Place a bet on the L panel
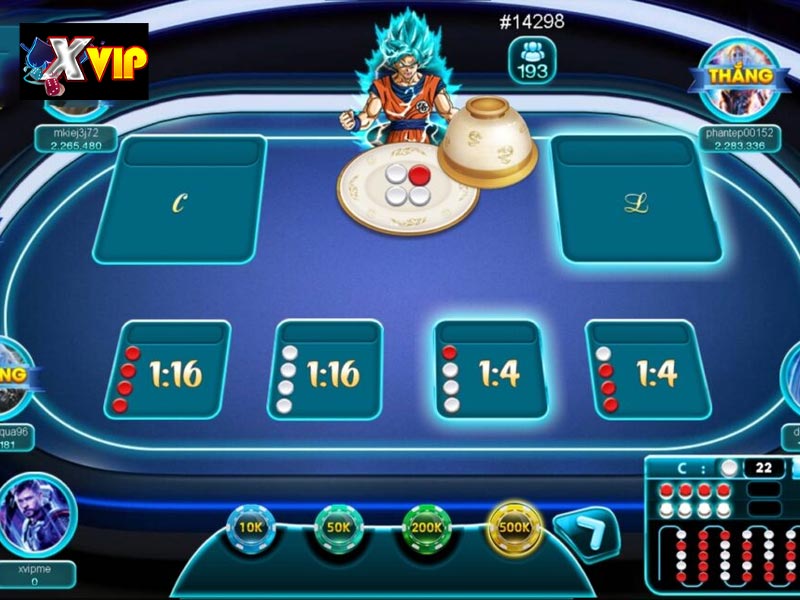 pyautogui.click(x=636, y=200)
